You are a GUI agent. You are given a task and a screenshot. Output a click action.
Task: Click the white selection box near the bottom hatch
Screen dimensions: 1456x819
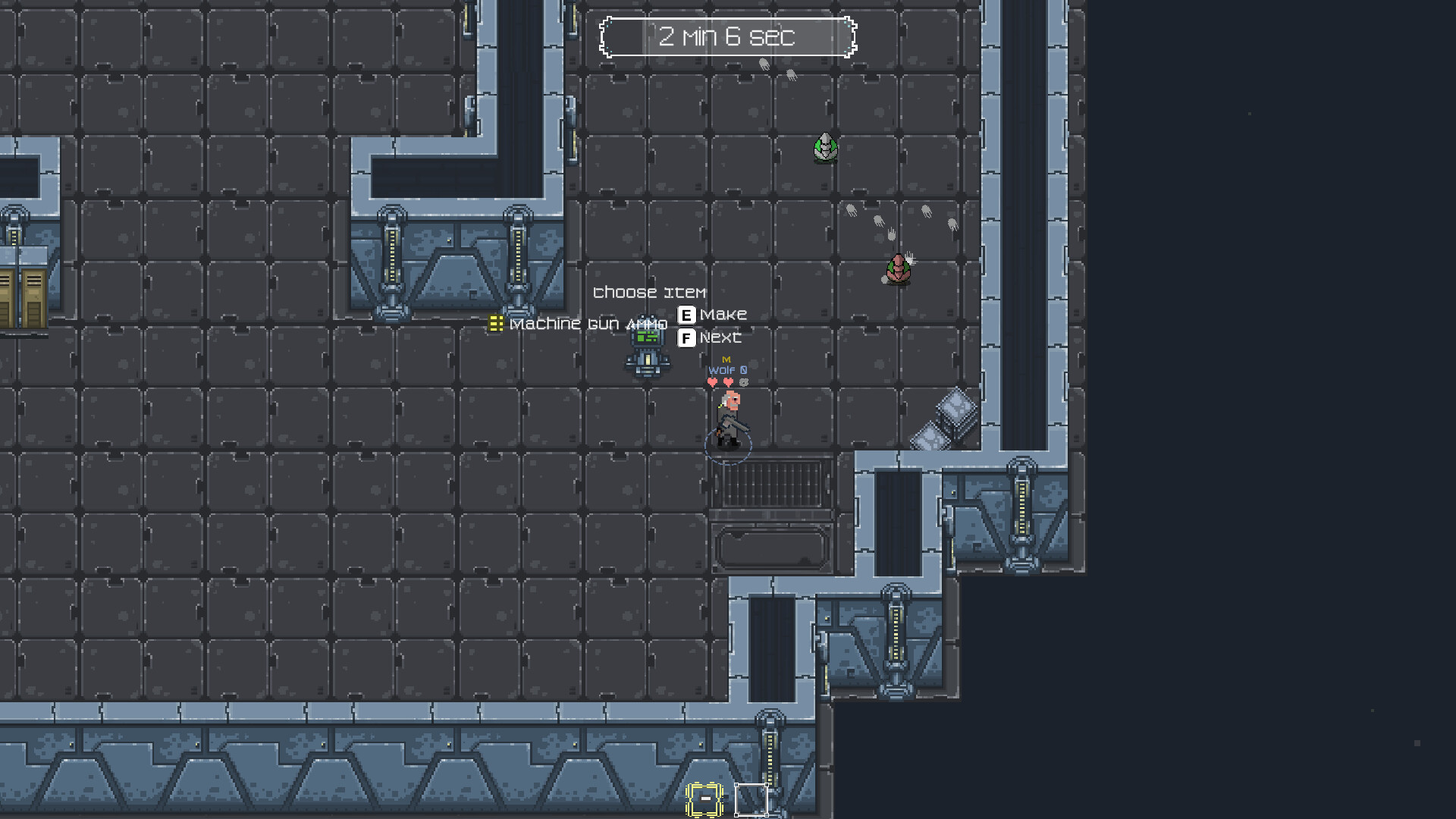coord(752,799)
